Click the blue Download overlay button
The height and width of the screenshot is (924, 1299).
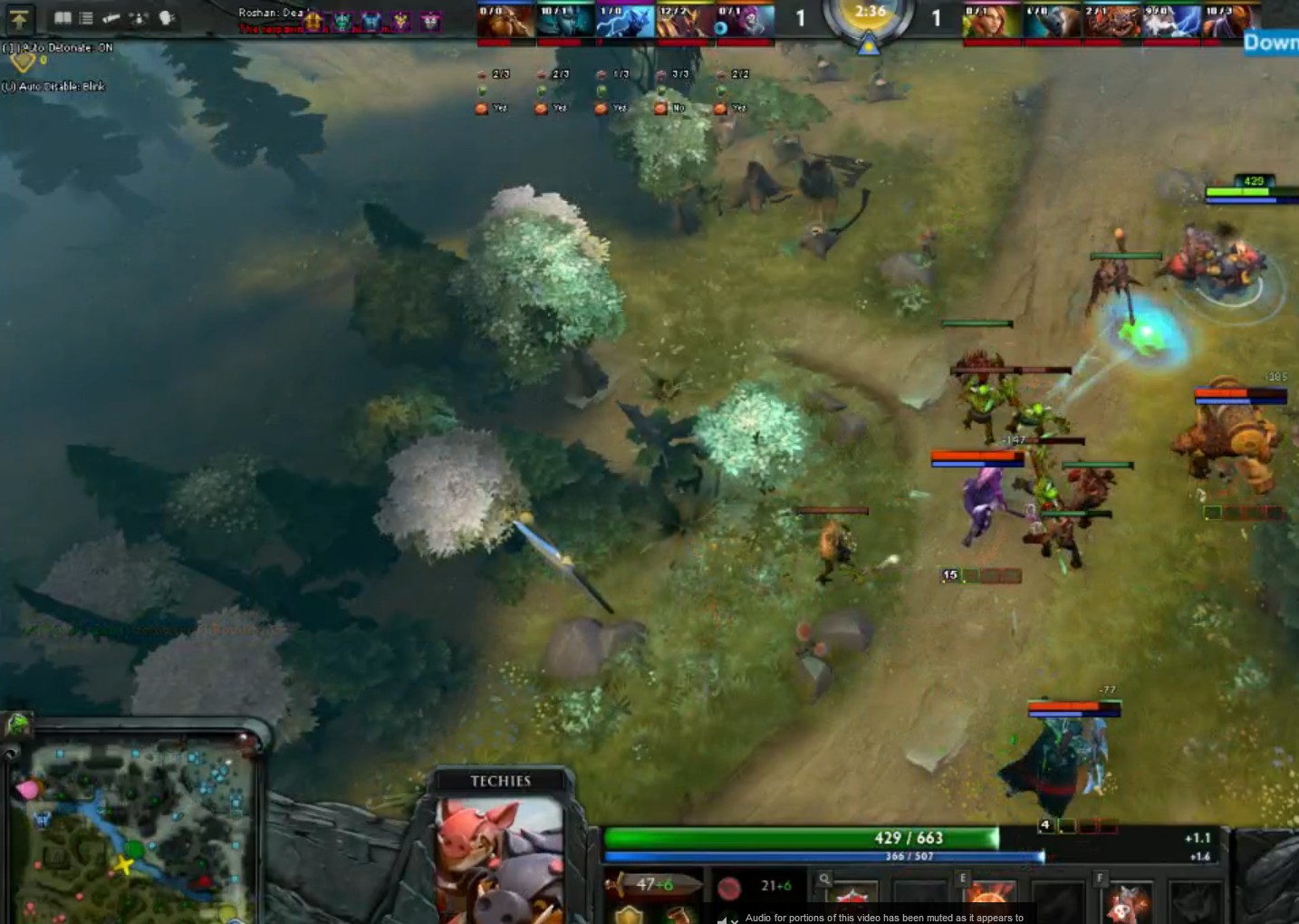point(1271,43)
